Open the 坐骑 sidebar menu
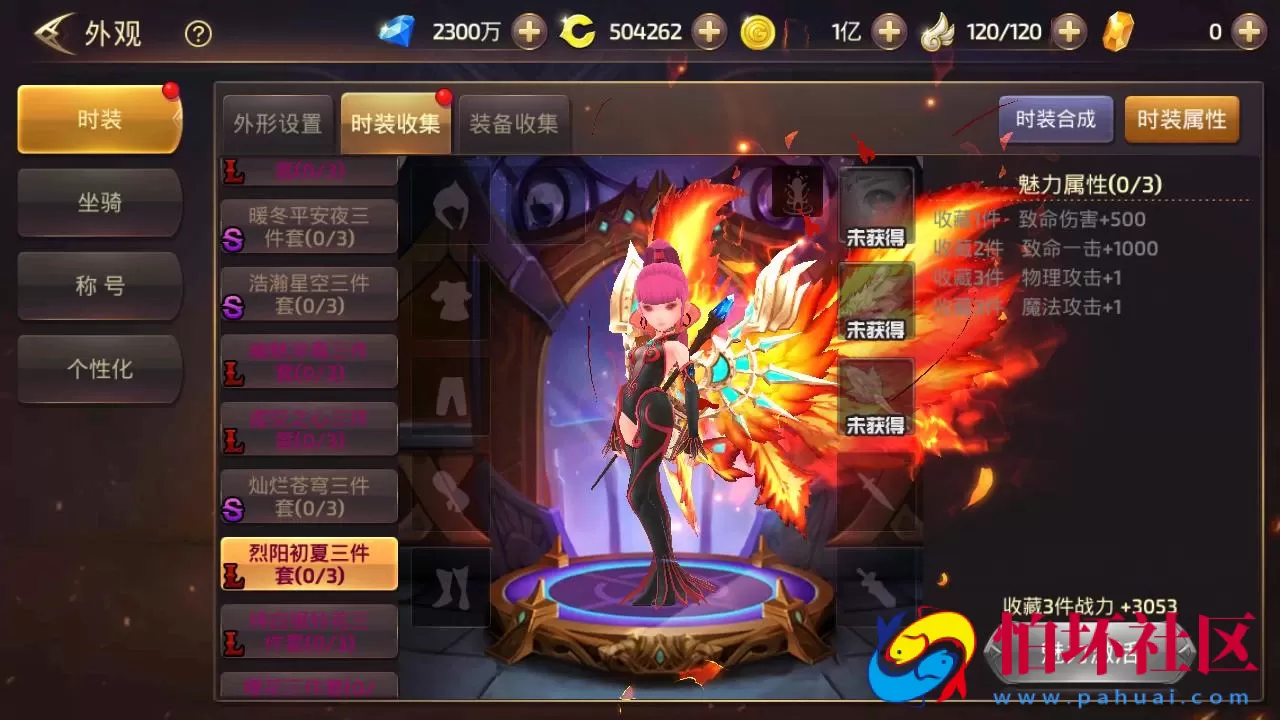The height and width of the screenshot is (720, 1280). 99,203
